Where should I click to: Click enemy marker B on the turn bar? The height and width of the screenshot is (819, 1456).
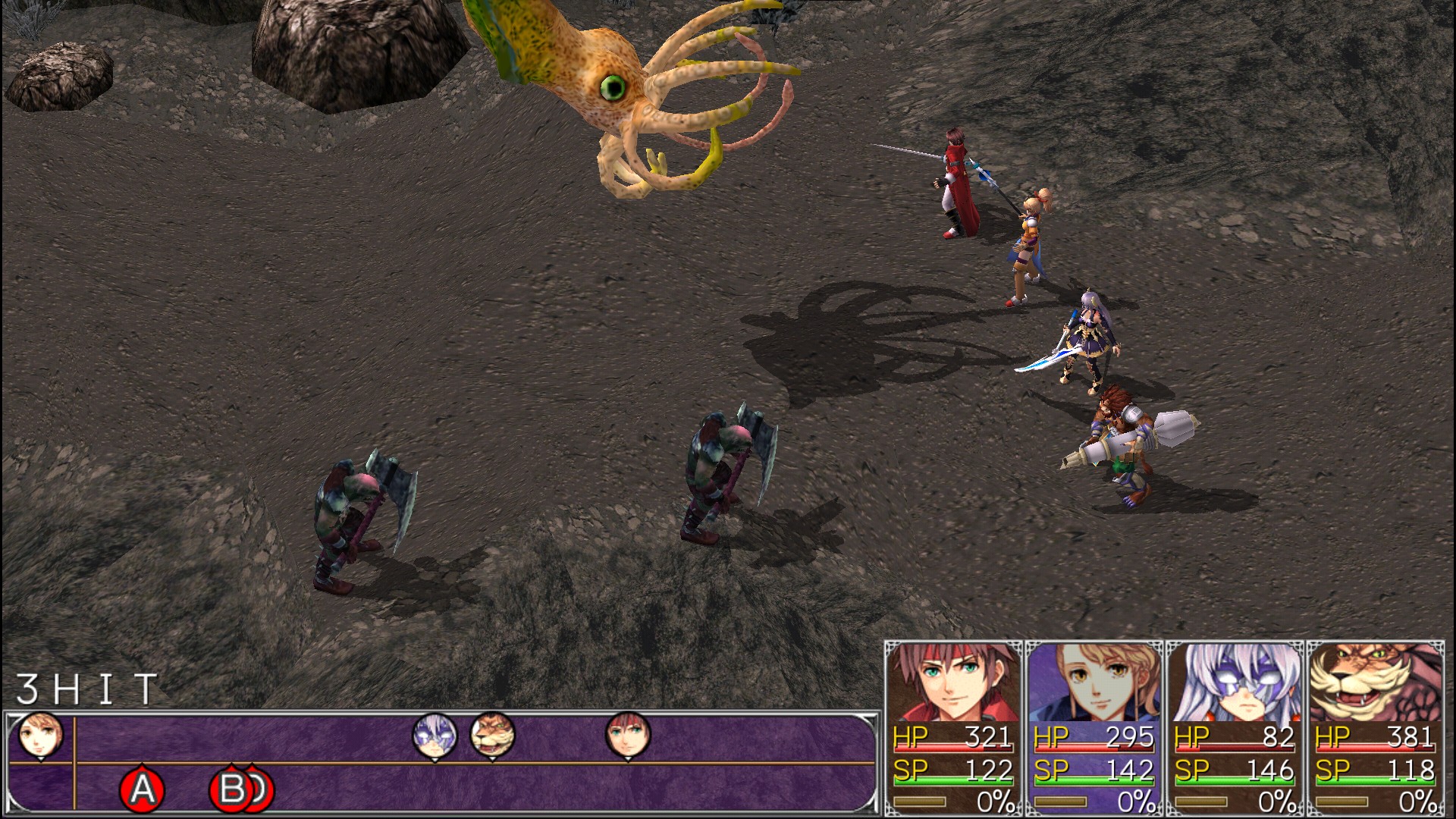coord(231,789)
